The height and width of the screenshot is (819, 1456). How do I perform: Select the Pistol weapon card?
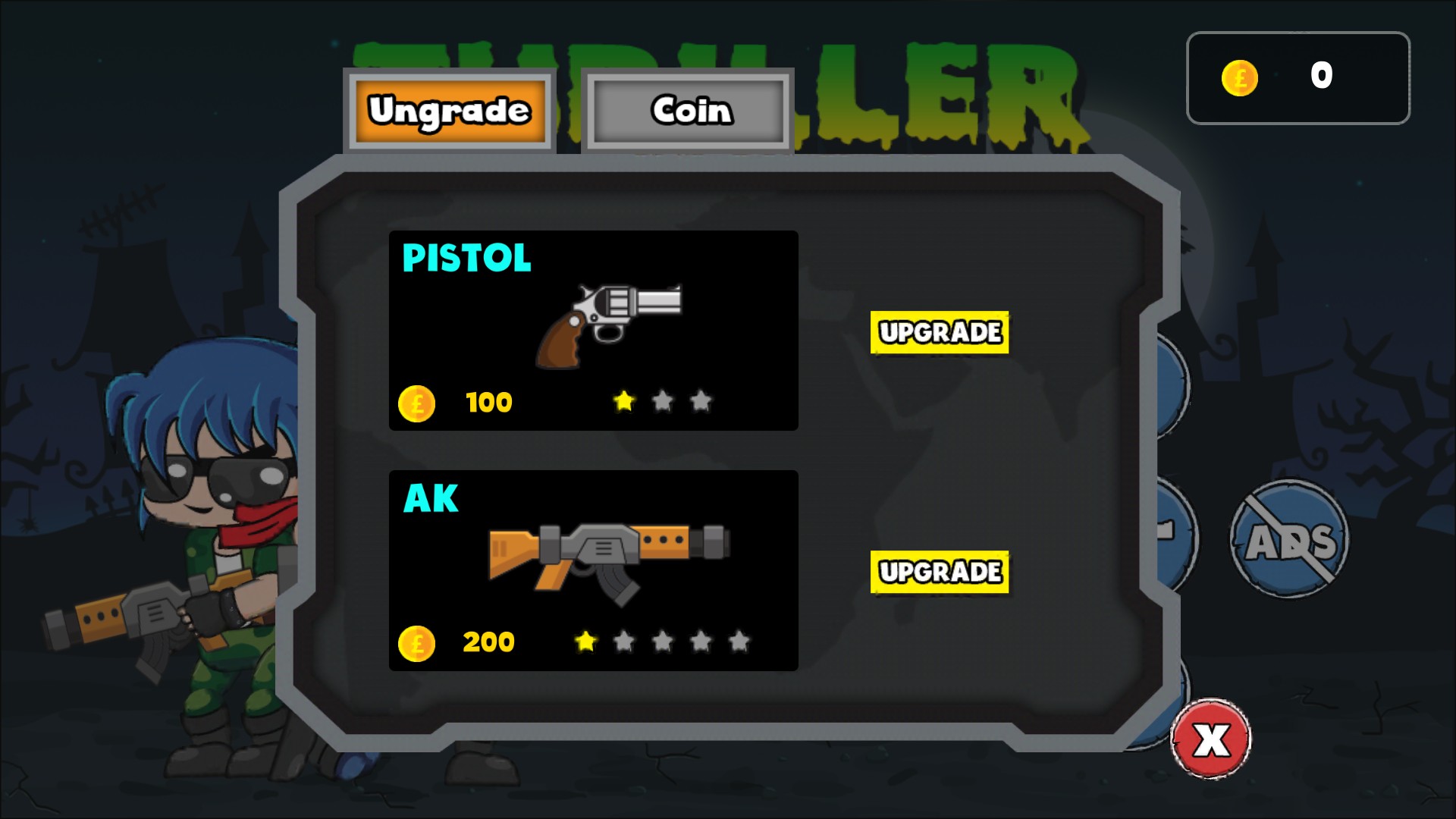pos(593,331)
